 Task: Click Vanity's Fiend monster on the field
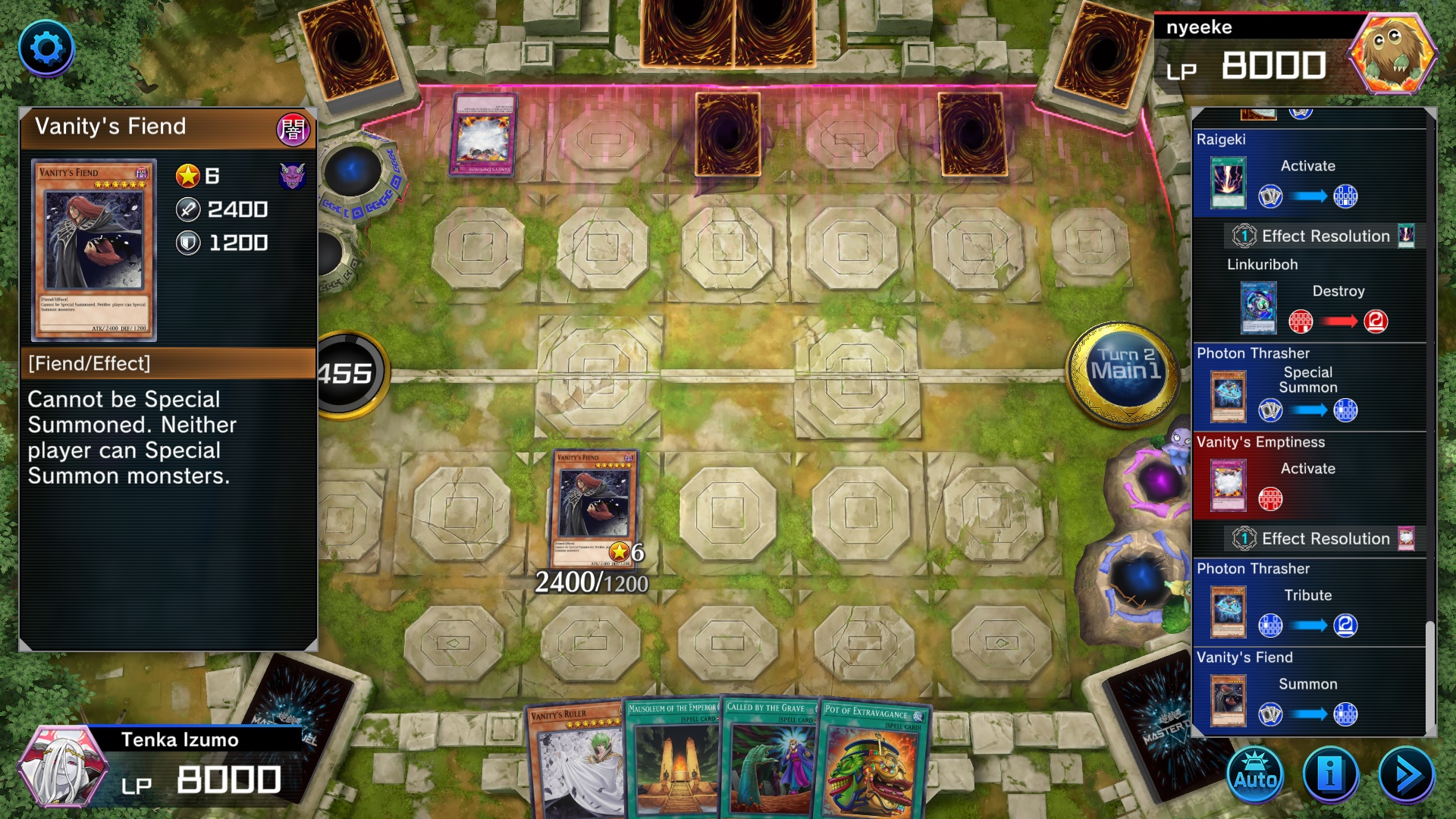pyautogui.click(x=595, y=508)
